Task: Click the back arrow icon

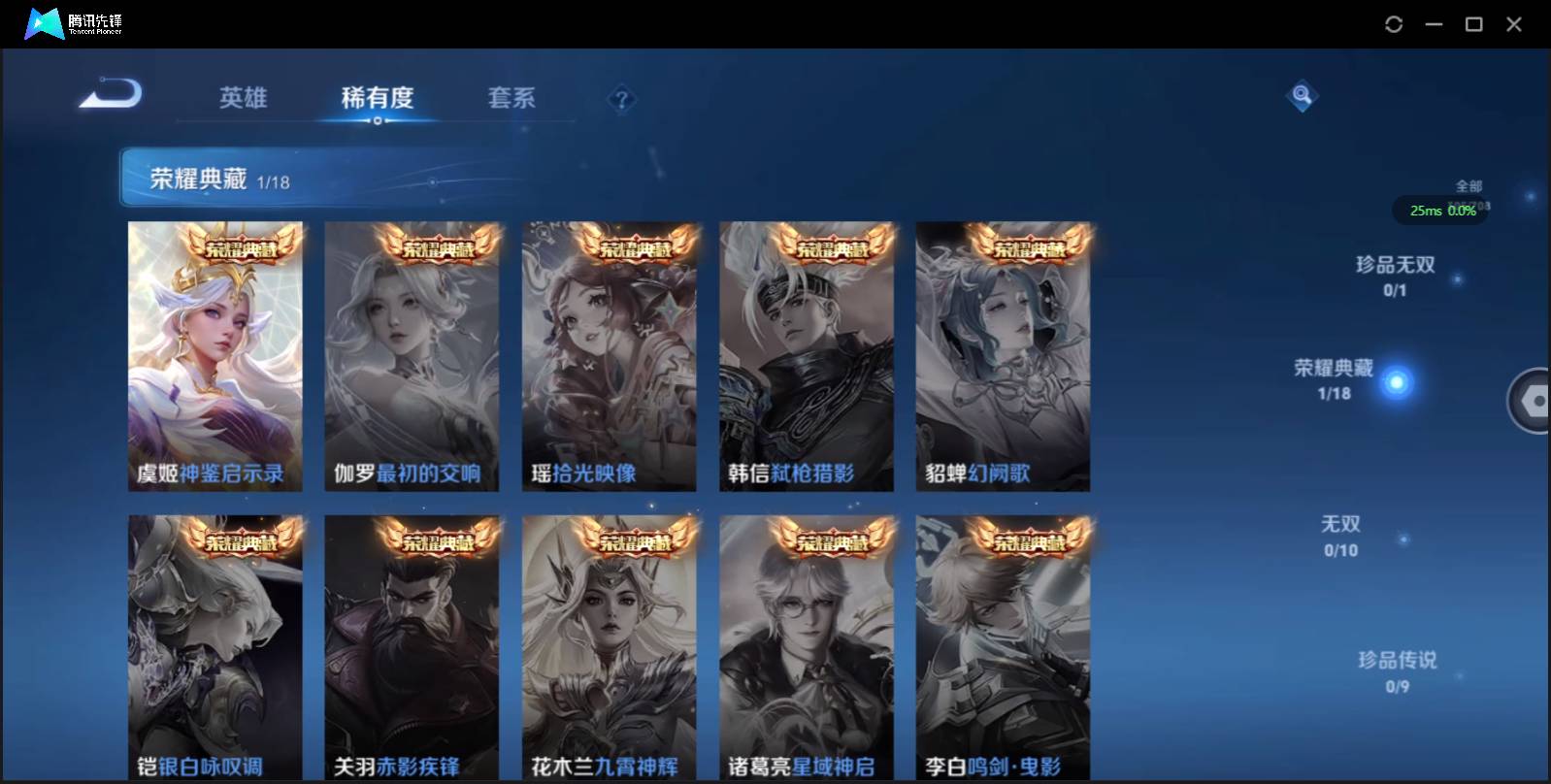Action: pos(109,93)
